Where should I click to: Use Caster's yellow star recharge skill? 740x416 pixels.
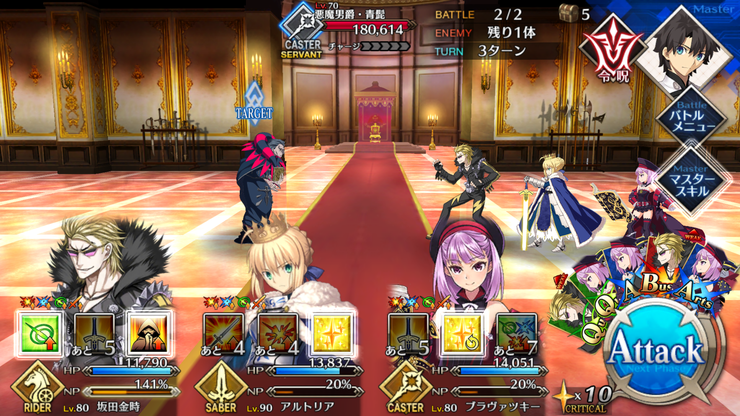464,333
